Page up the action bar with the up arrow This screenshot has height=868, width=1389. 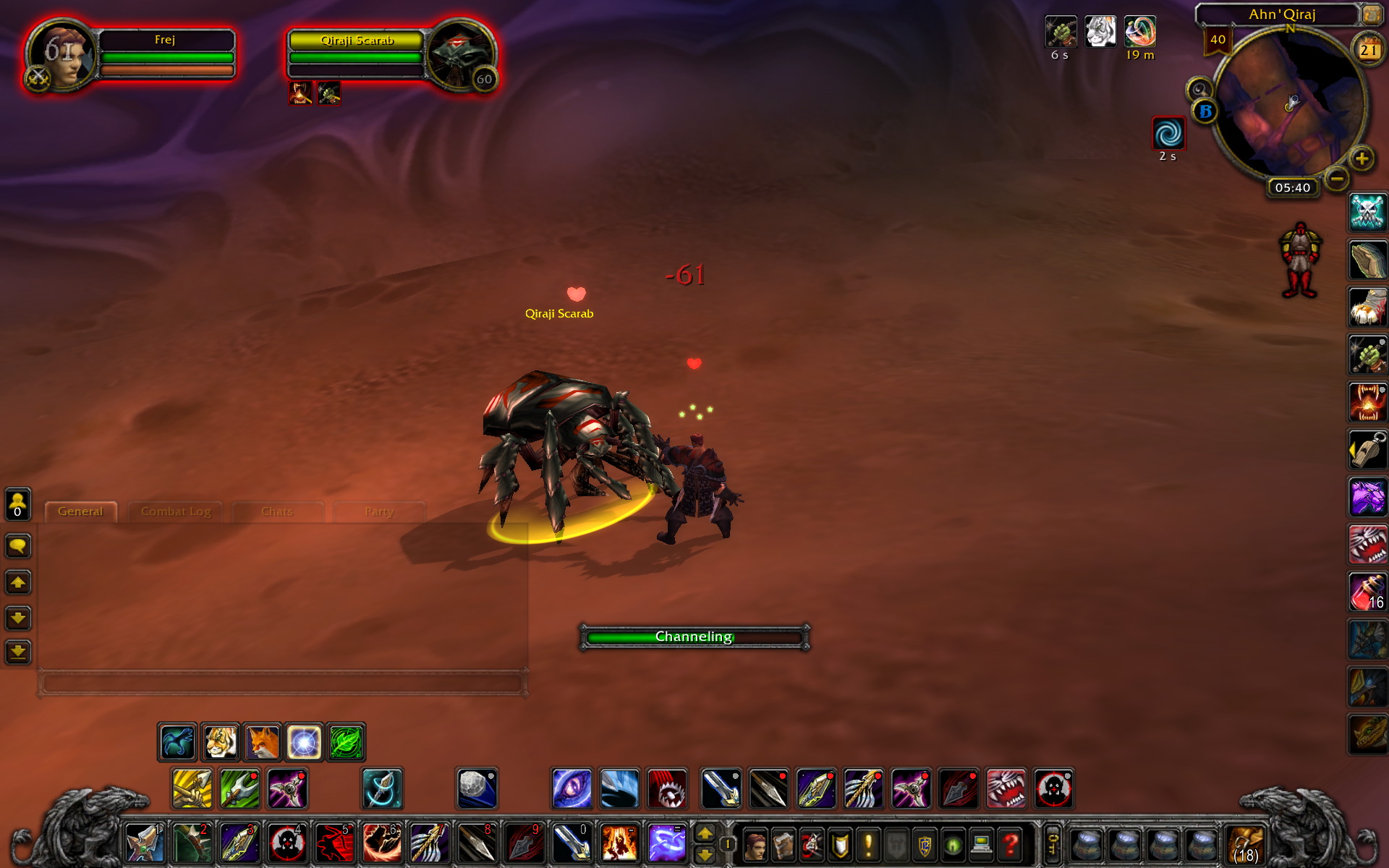tap(707, 834)
